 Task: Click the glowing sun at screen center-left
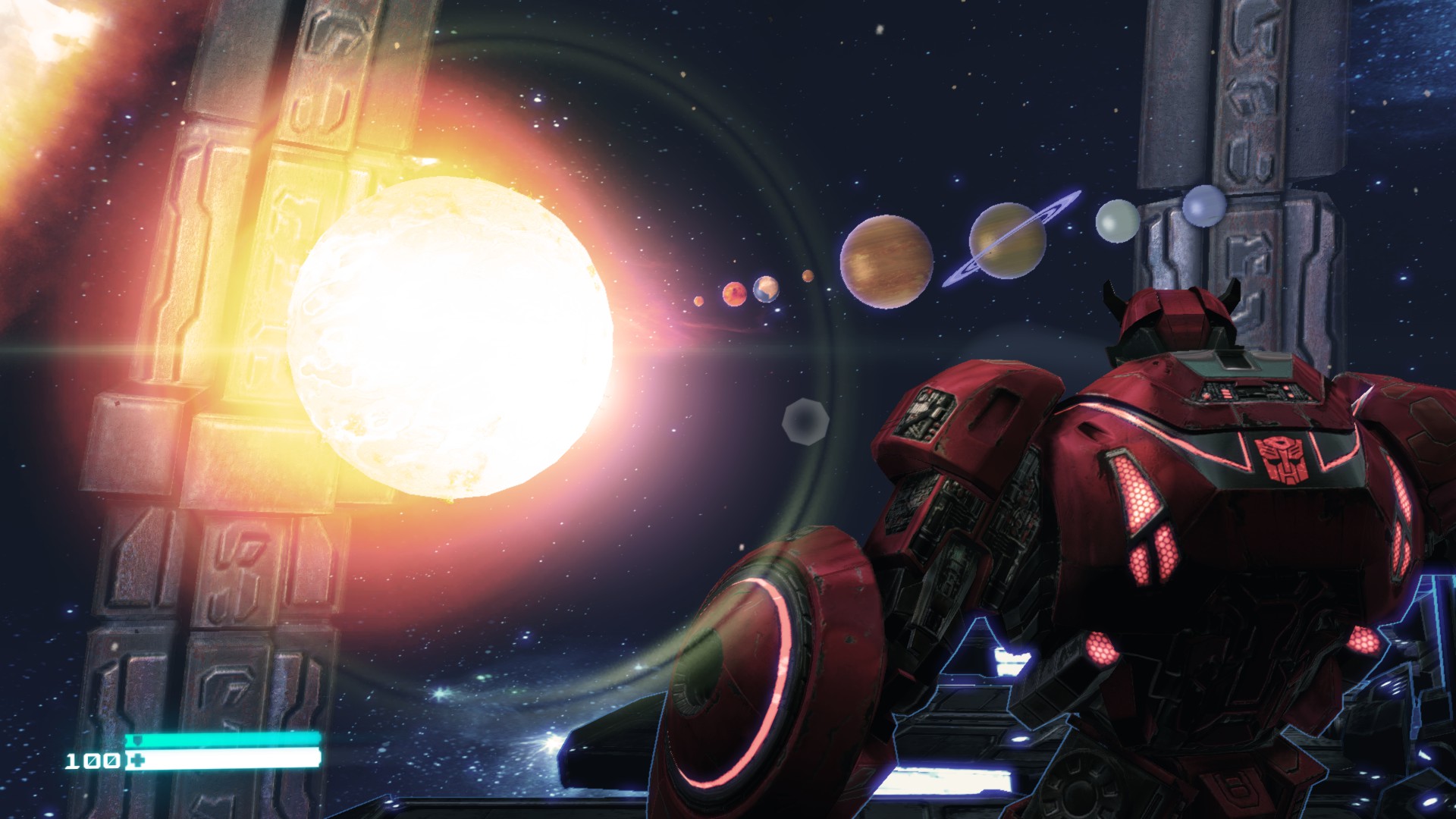point(447,334)
